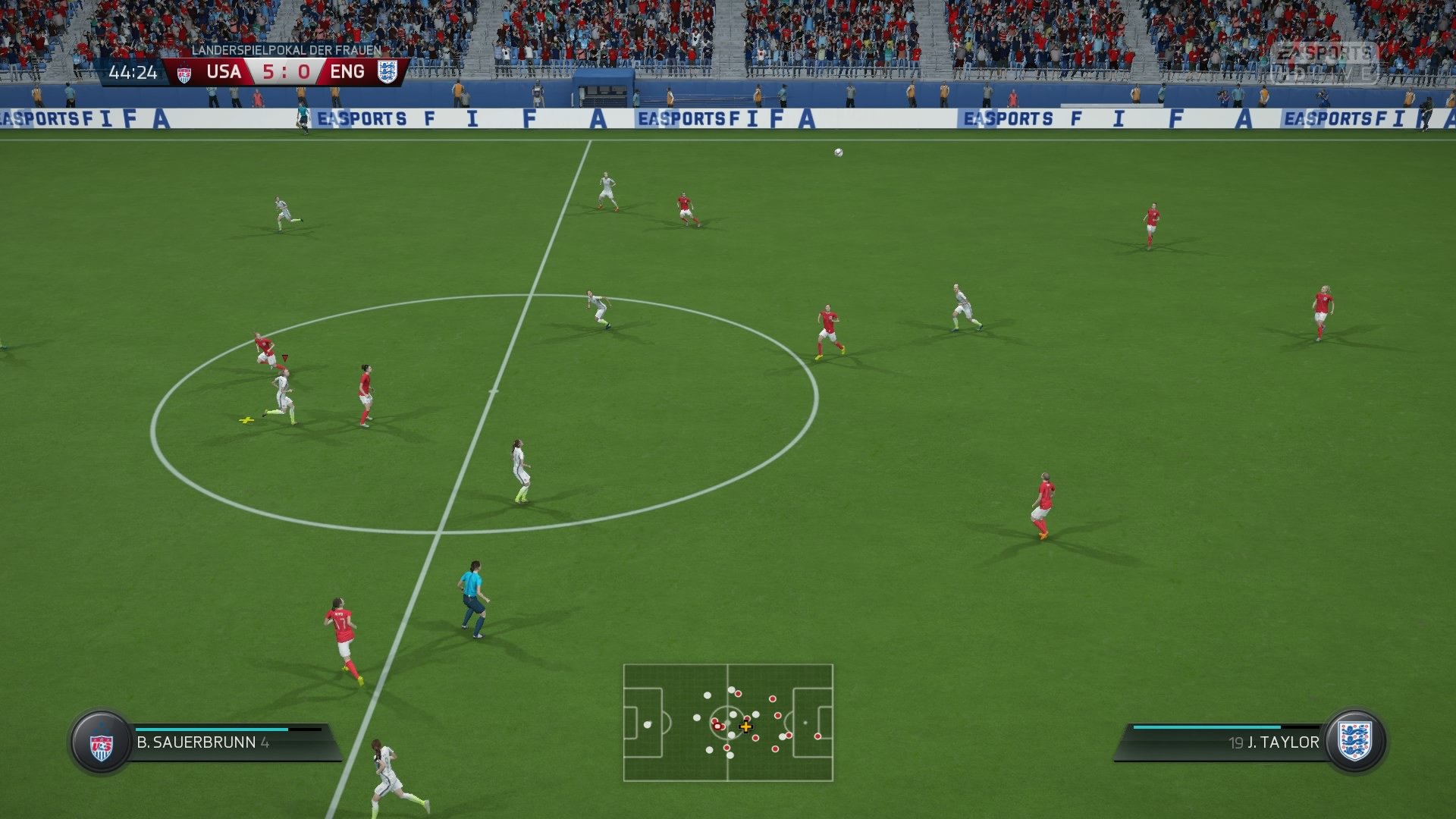Click the England three-lions crest on the scoreboard
The height and width of the screenshot is (819, 1456).
click(x=388, y=73)
